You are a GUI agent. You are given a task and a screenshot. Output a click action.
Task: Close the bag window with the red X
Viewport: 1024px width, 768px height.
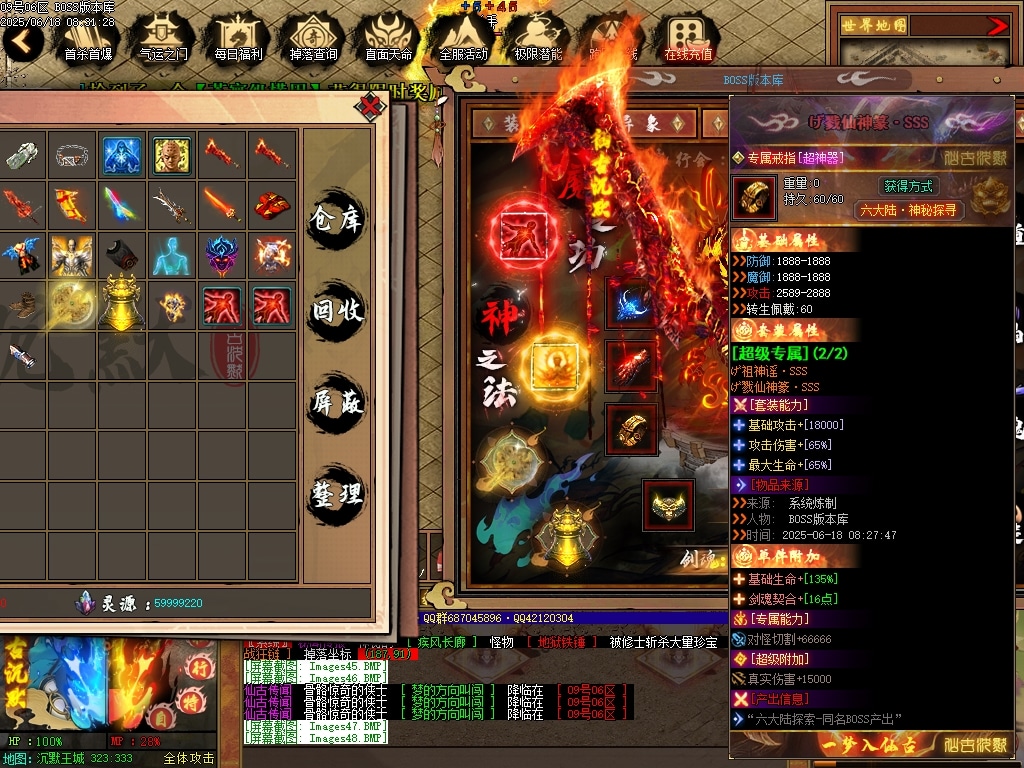[x=371, y=105]
